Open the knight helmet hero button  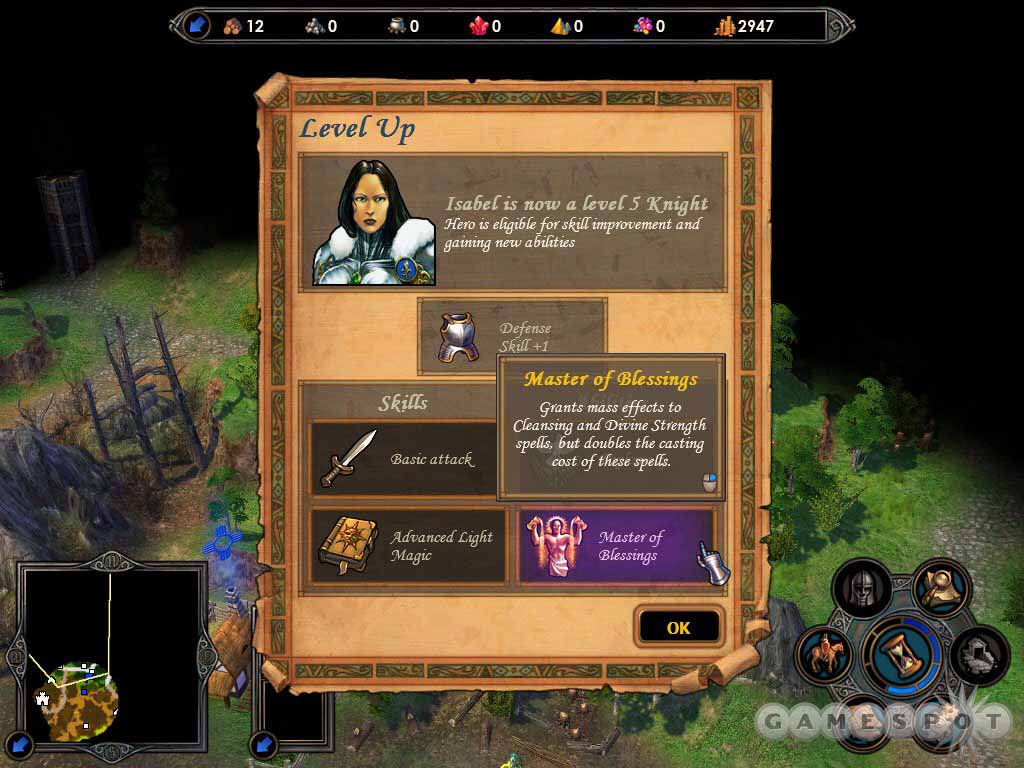click(861, 588)
